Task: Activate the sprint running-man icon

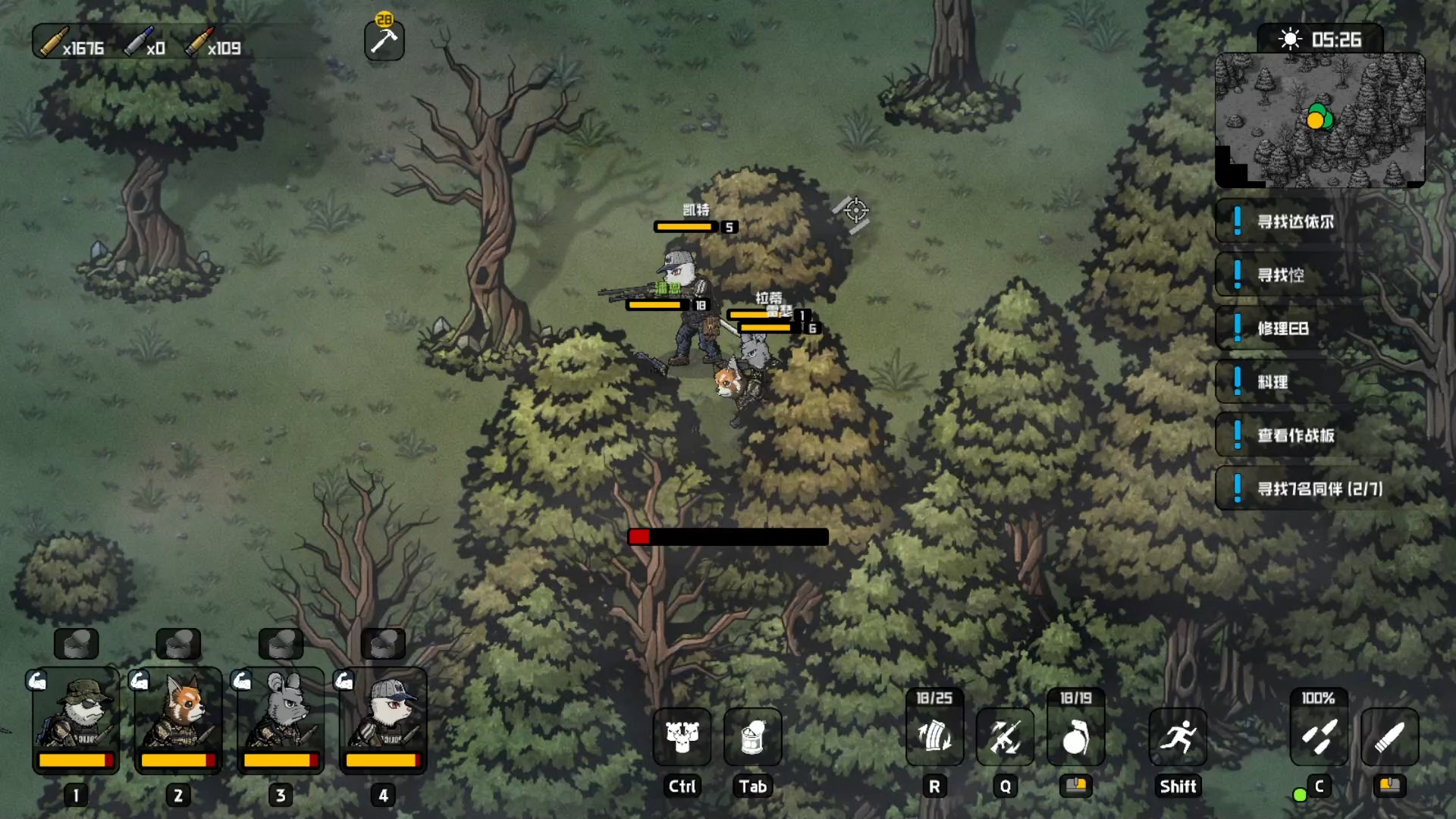Action: pyautogui.click(x=1178, y=736)
